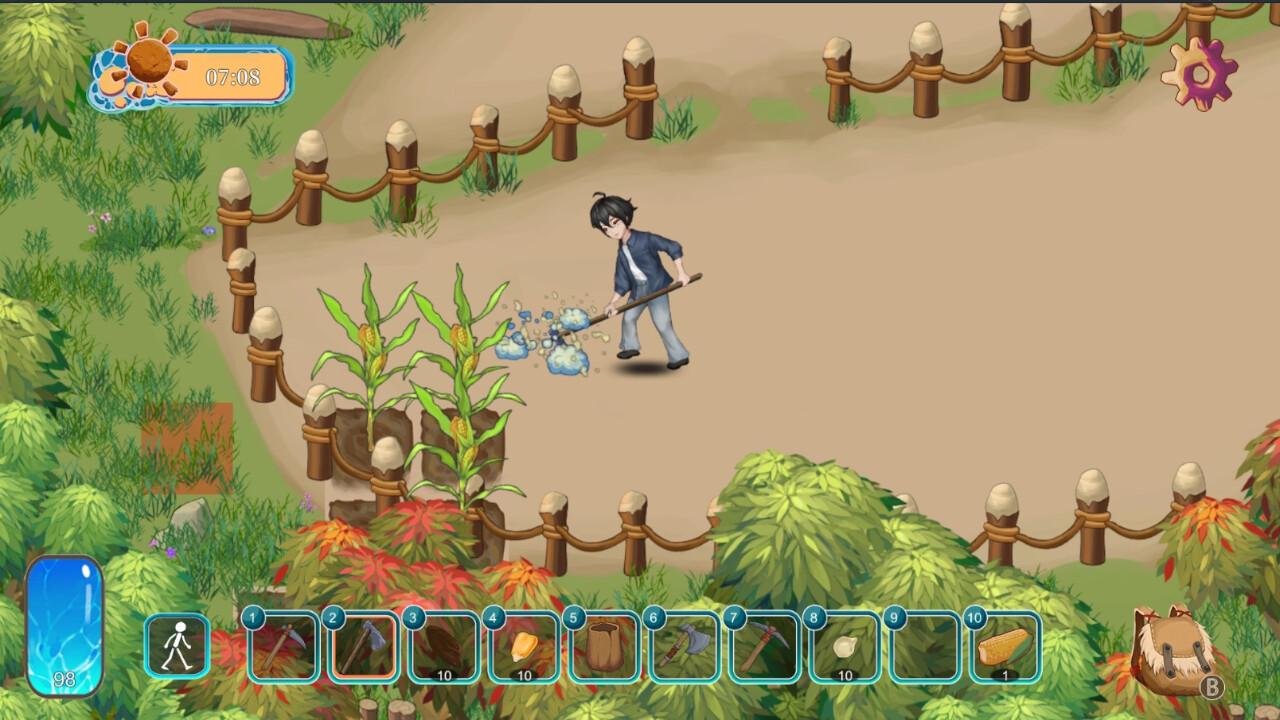
Task: Choose the pickaxe in slot 7
Action: click(764, 647)
